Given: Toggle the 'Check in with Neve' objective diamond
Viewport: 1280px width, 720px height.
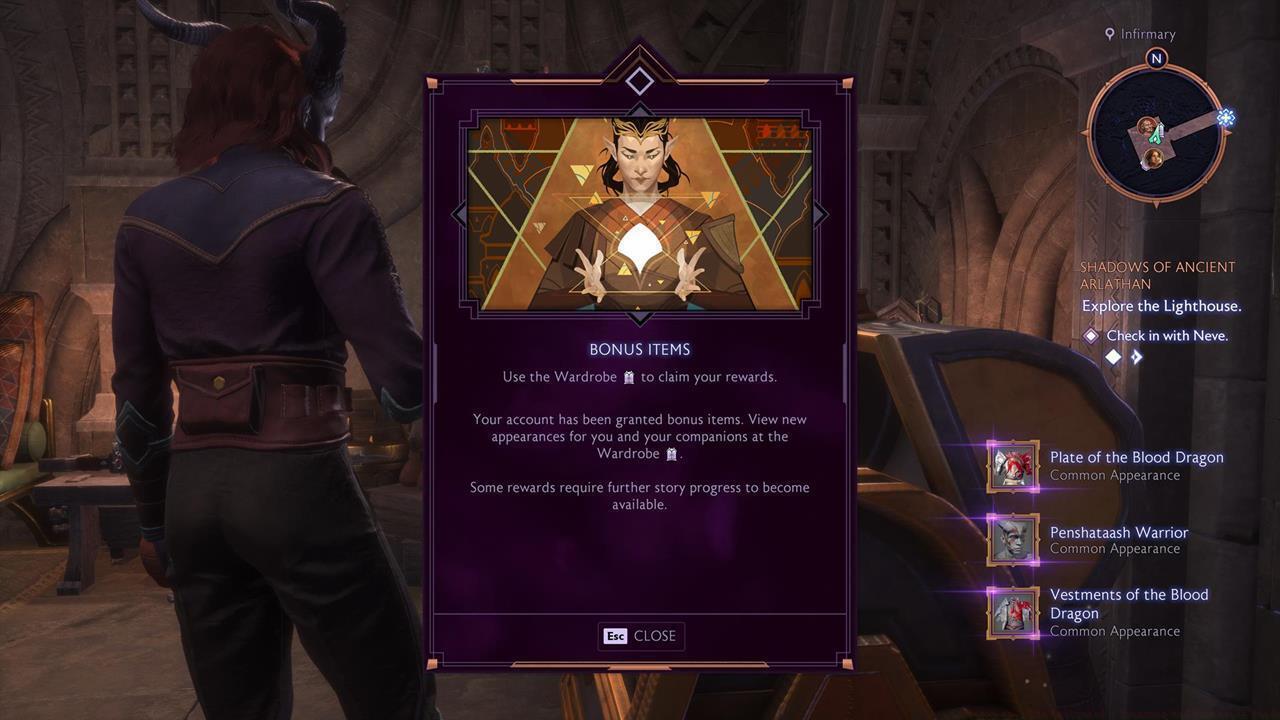Looking at the screenshot, I should [1091, 335].
